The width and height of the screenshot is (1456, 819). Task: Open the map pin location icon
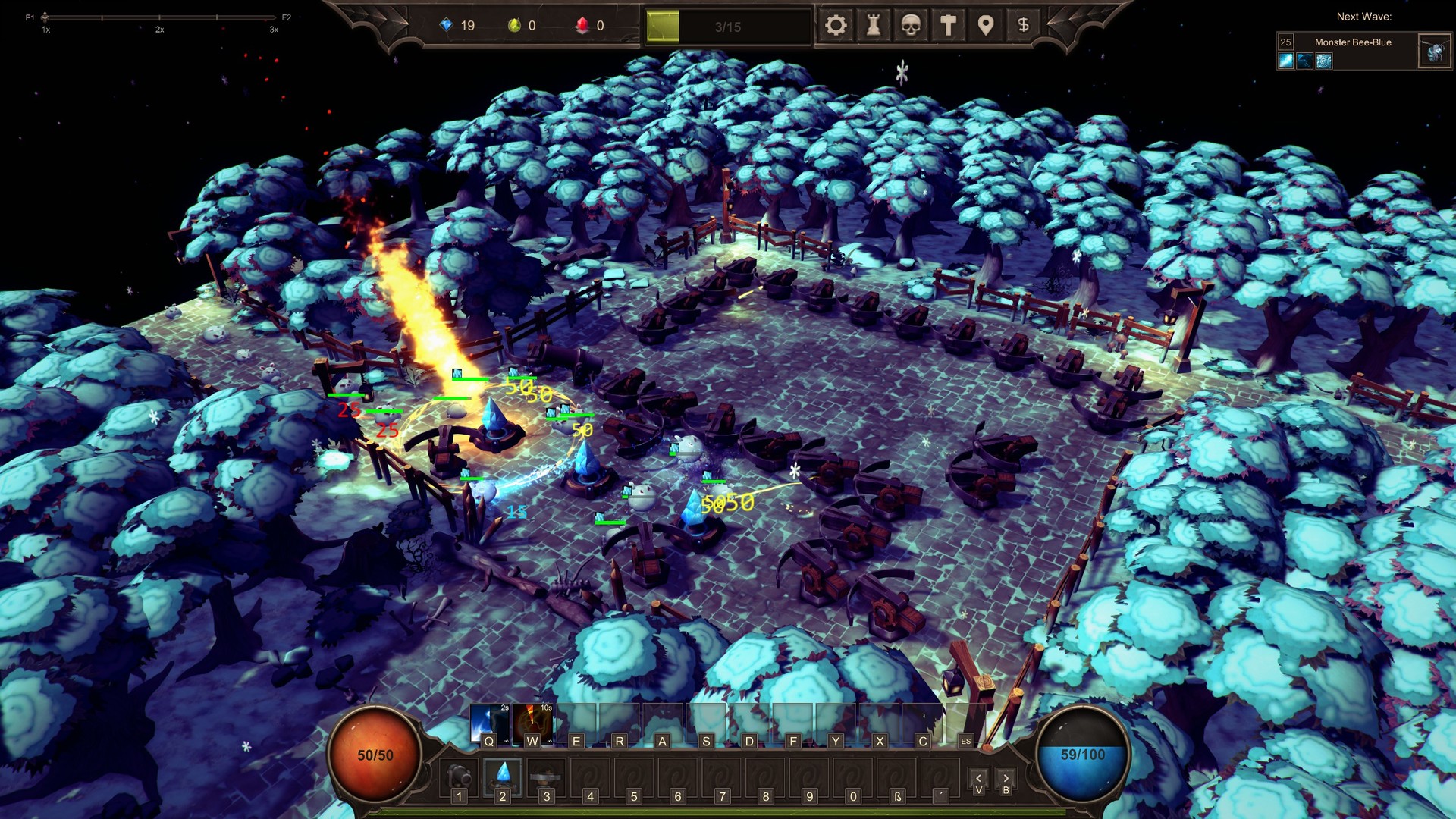coord(985,25)
